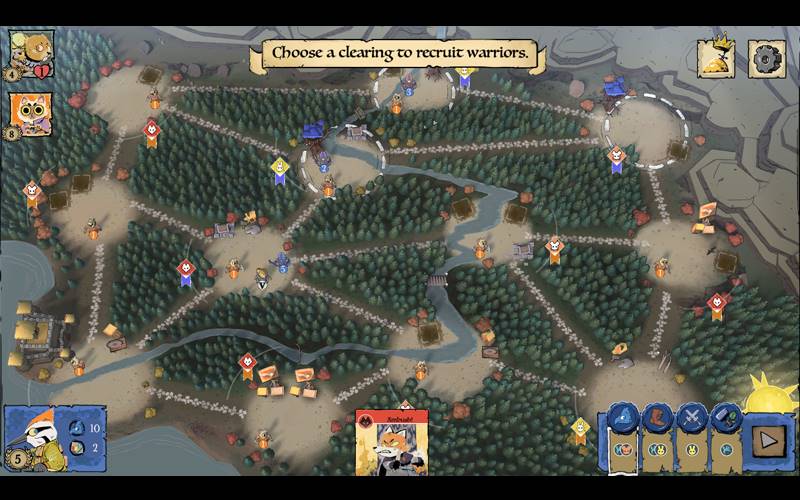
Task: Open the crown victory points panel
Action: [716, 58]
